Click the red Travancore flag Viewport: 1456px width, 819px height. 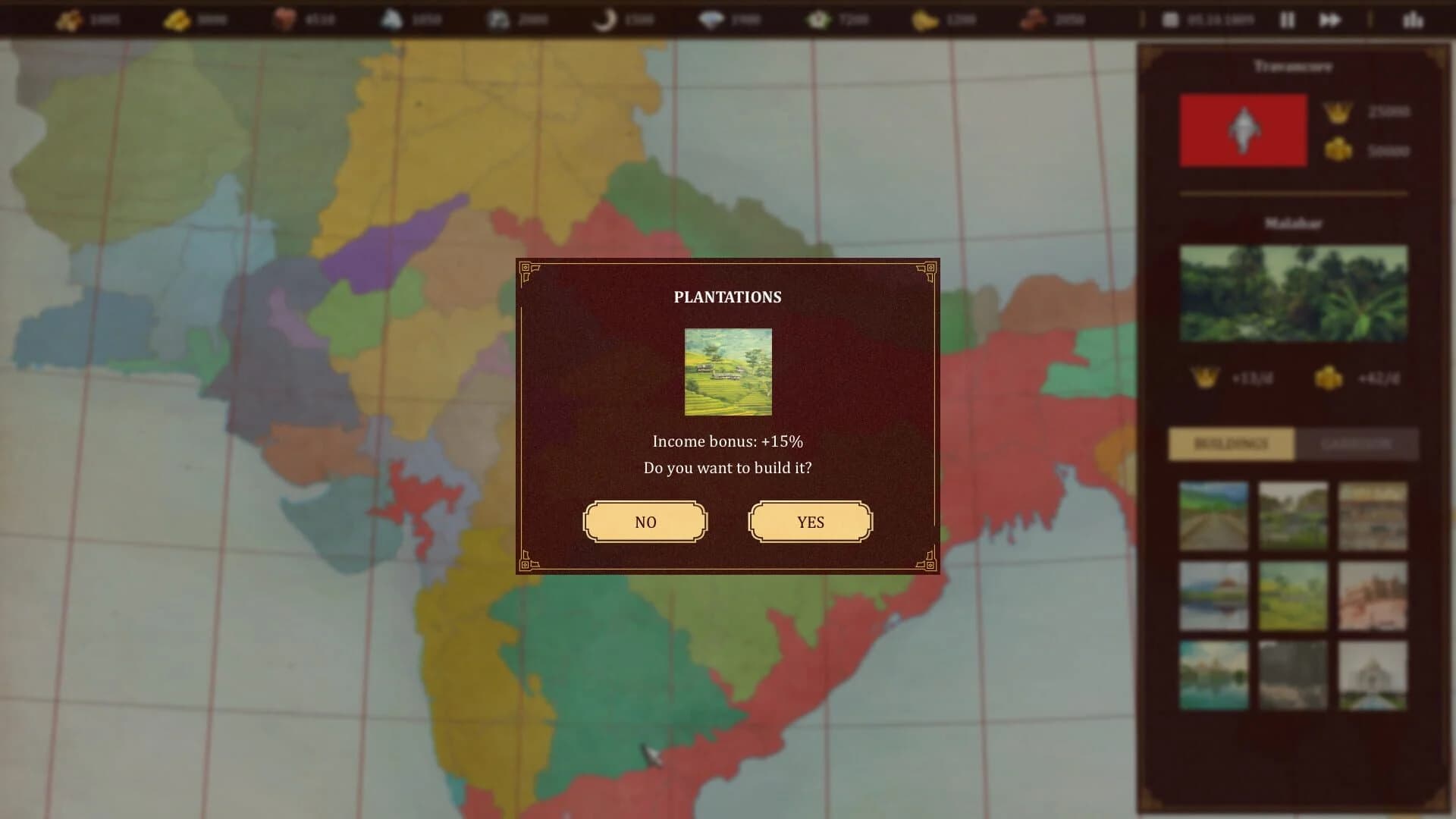pyautogui.click(x=1242, y=130)
